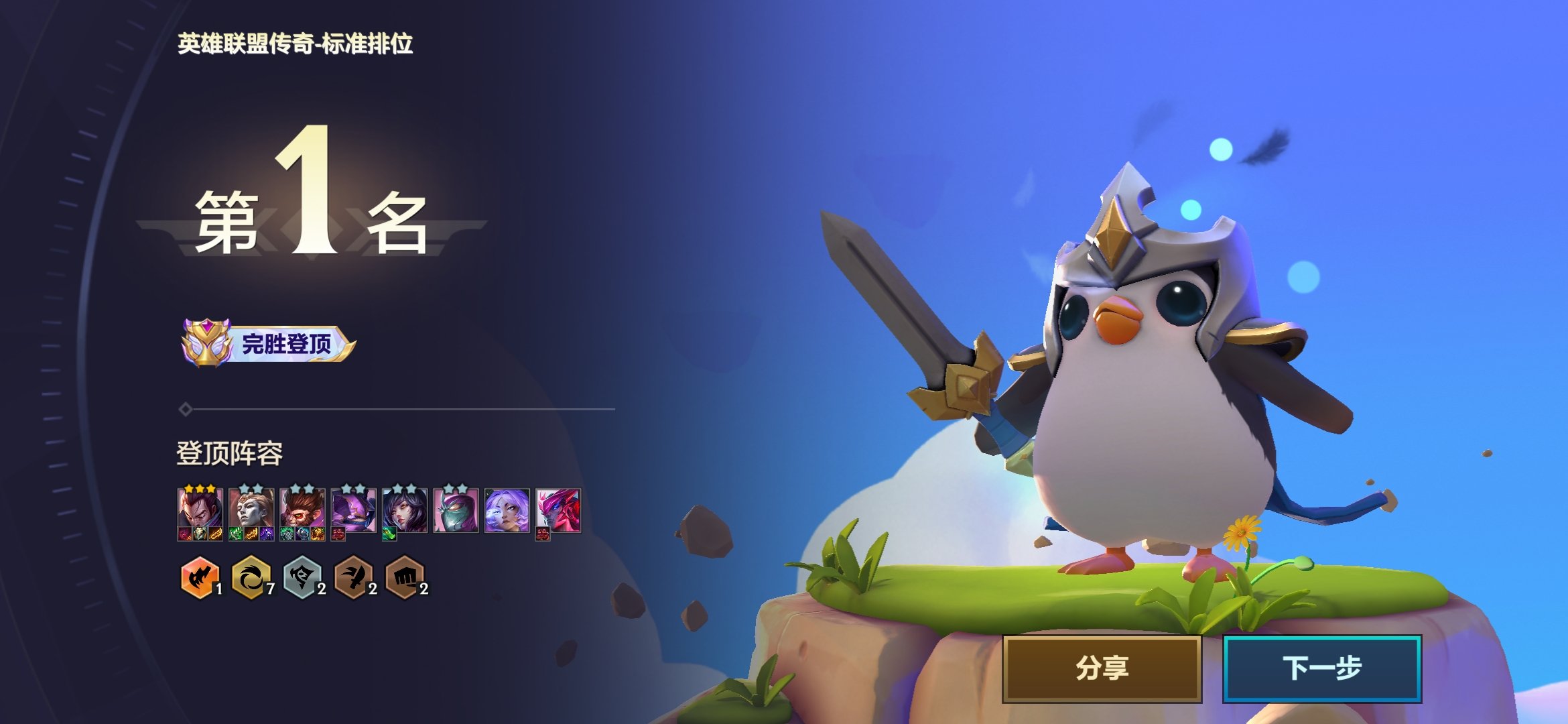Show the gold swirl trait with 7
1568x724 pixels.
pos(251,577)
